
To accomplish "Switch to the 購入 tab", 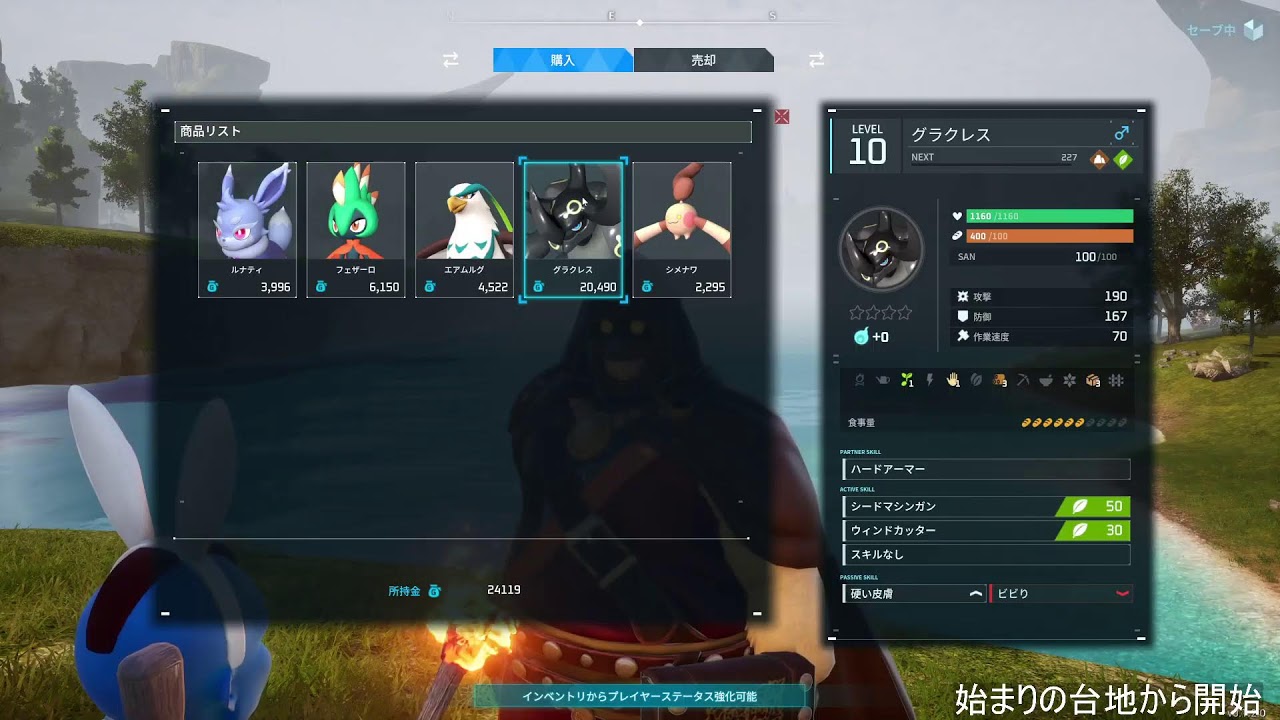I will [x=559, y=60].
